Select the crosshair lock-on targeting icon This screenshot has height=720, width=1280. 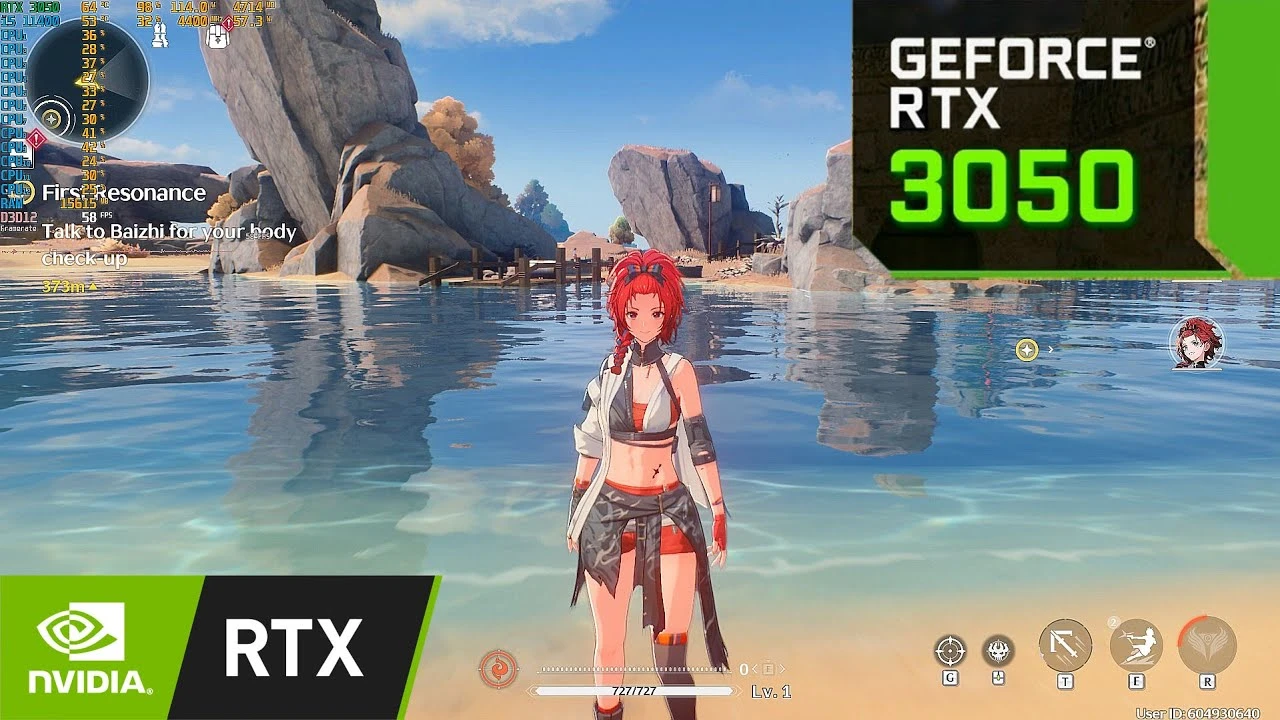[949, 649]
